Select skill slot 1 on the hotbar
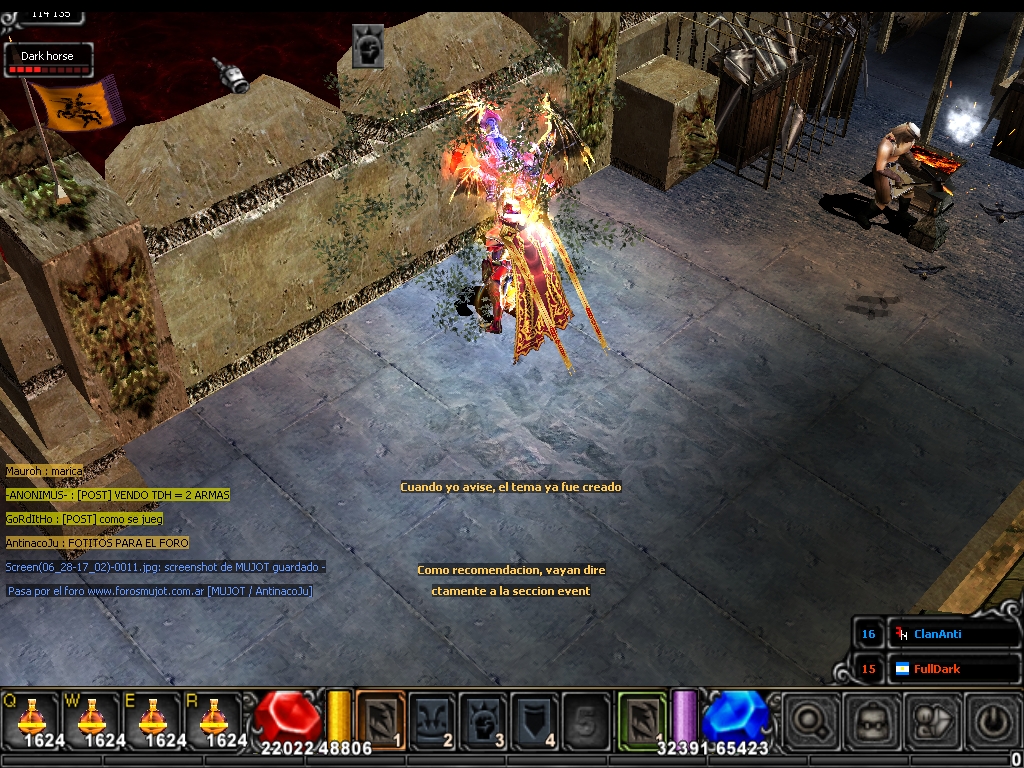Image resolution: width=1024 pixels, height=768 pixels. [381, 718]
